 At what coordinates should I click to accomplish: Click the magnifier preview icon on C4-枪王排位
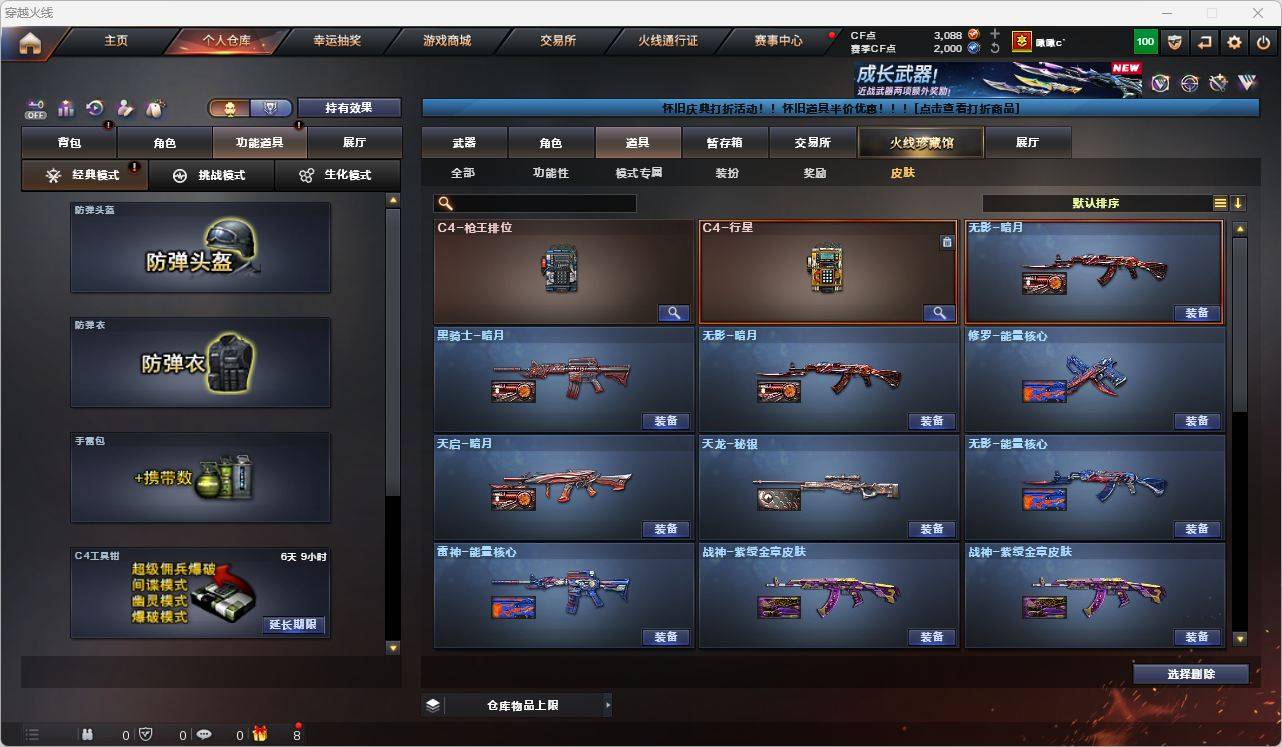[673, 313]
